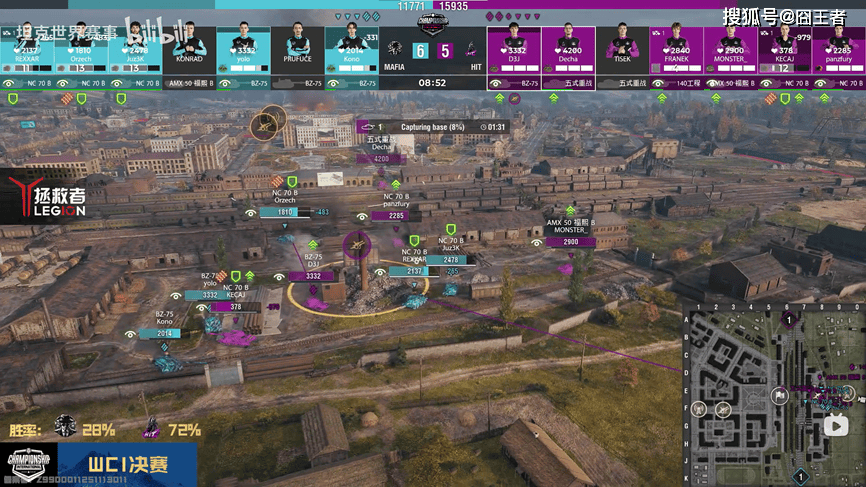The image size is (866, 487).
Task: Select Kono's player card
Action: pos(351,46)
